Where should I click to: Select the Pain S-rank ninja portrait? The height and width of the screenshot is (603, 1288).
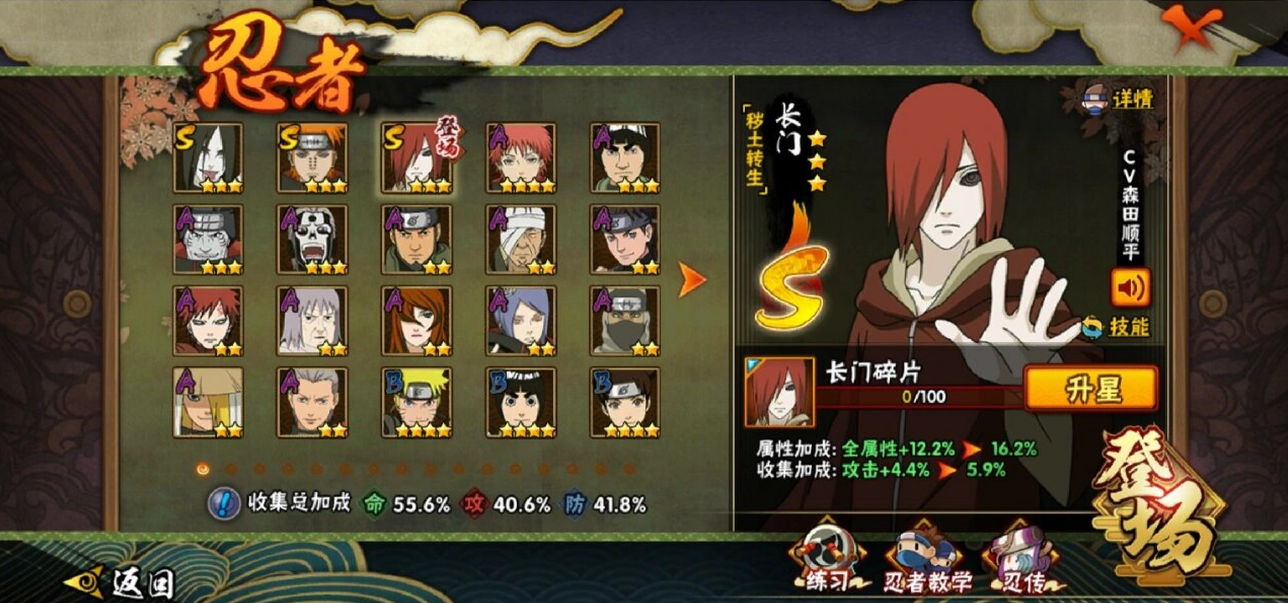(312, 157)
